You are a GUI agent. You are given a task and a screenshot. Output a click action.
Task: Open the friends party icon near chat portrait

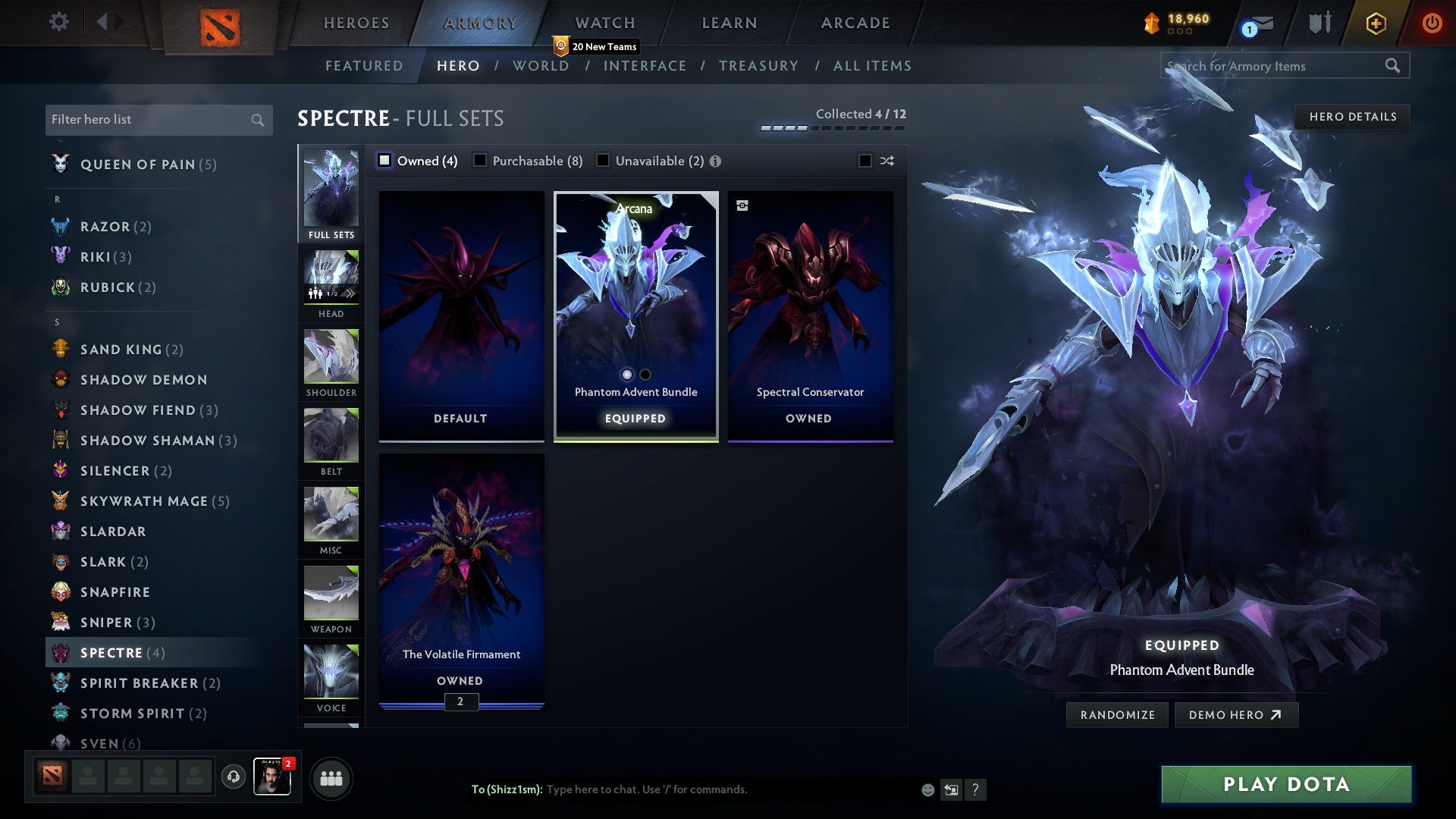(330, 777)
